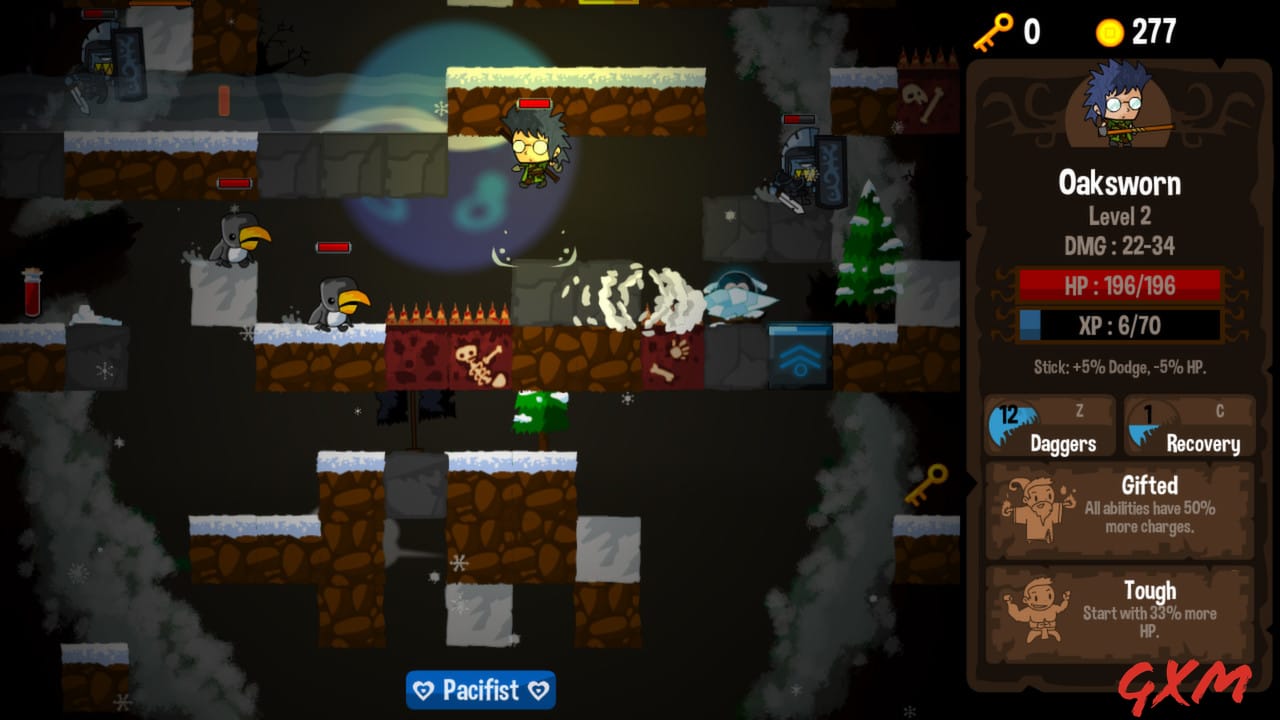Click the red HP 196/196 bar
The width and height of the screenshot is (1280, 720).
1121,285
